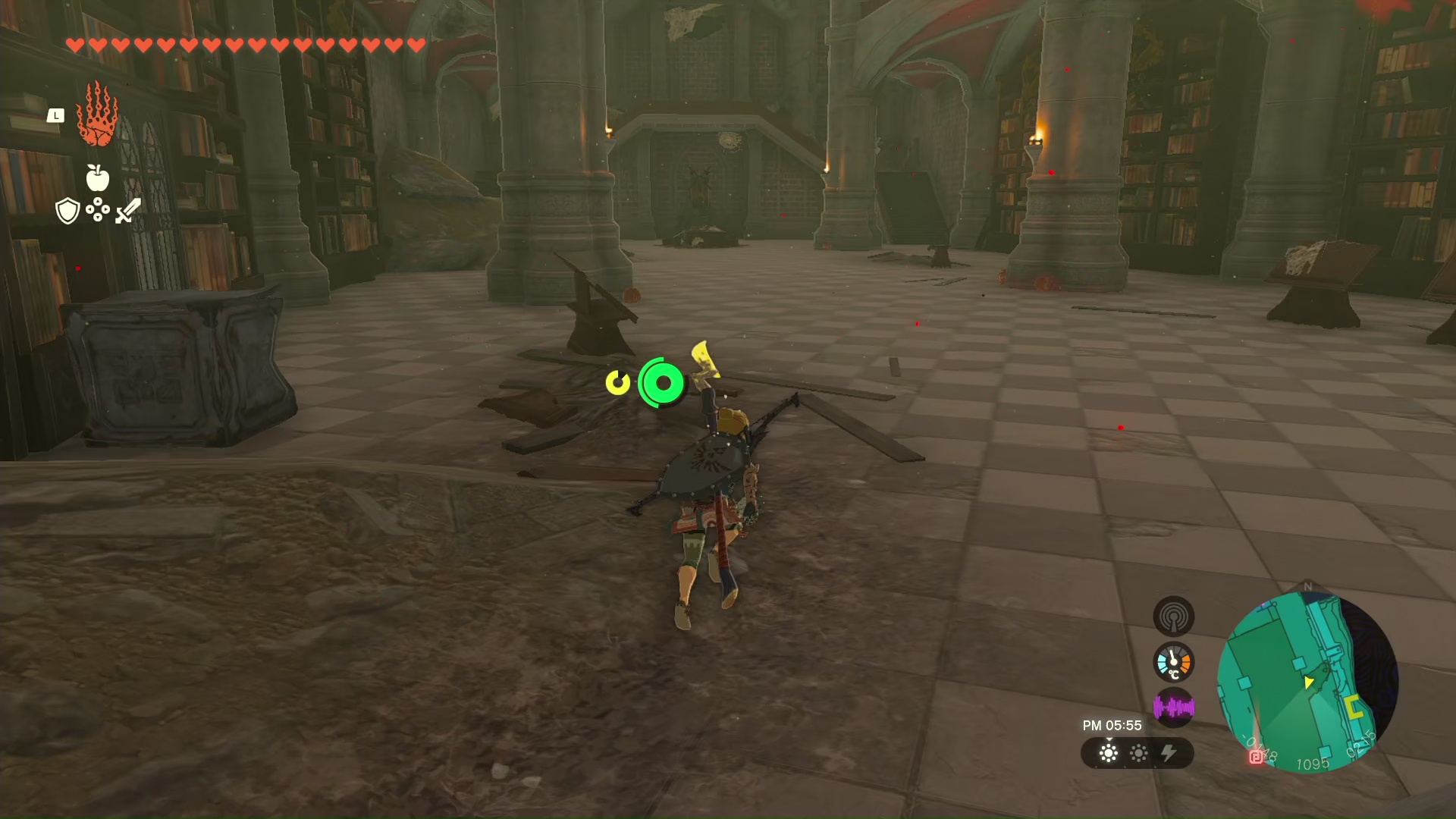Click the Sheikah sensor signal icon
Image resolution: width=1456 pixels, height=819 pixels.
coord(1173,616)
